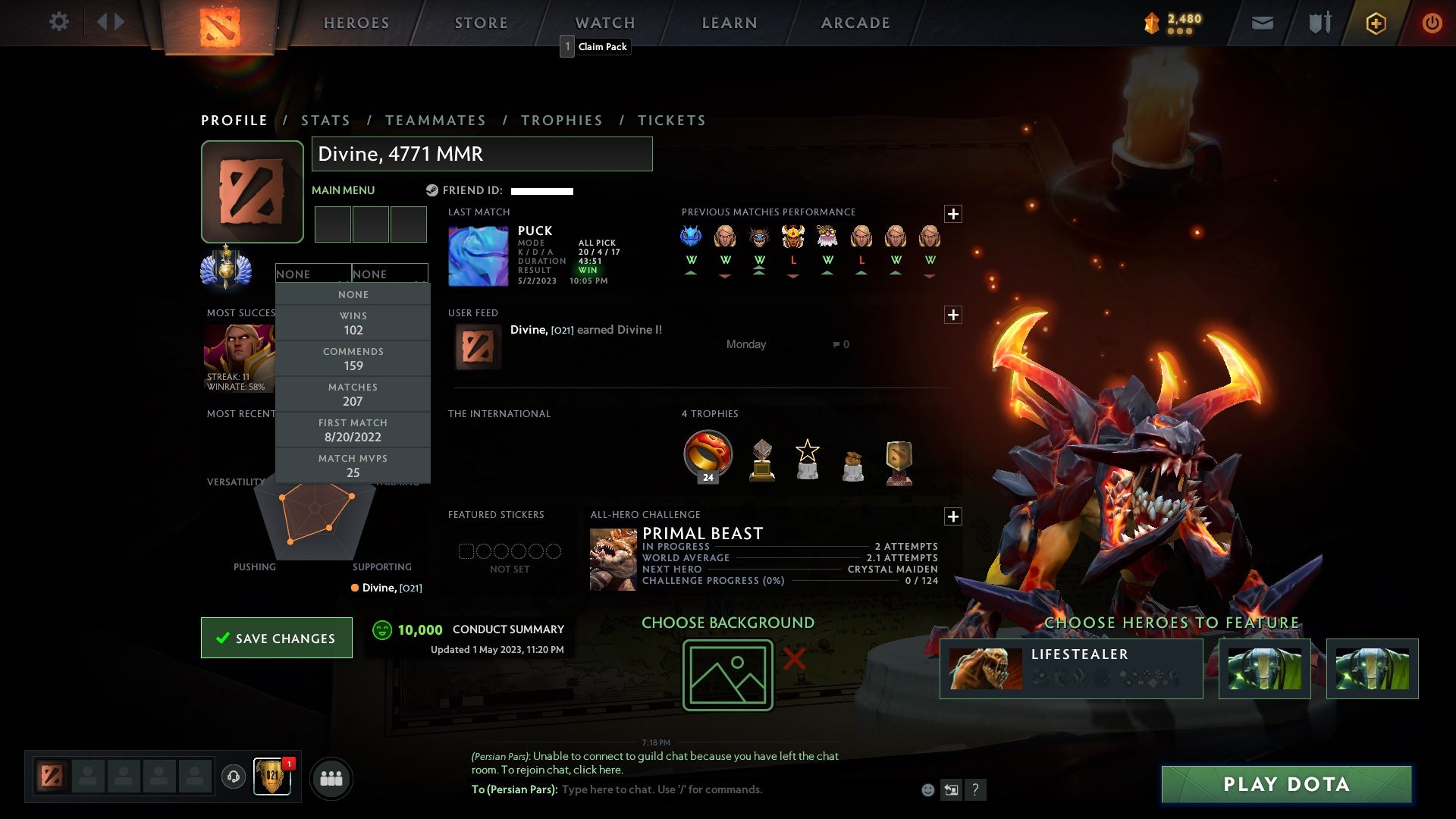Open settings via the gear icon
Image resolution: width=1456 pixels, height=819 pixels.
point(59,22)
